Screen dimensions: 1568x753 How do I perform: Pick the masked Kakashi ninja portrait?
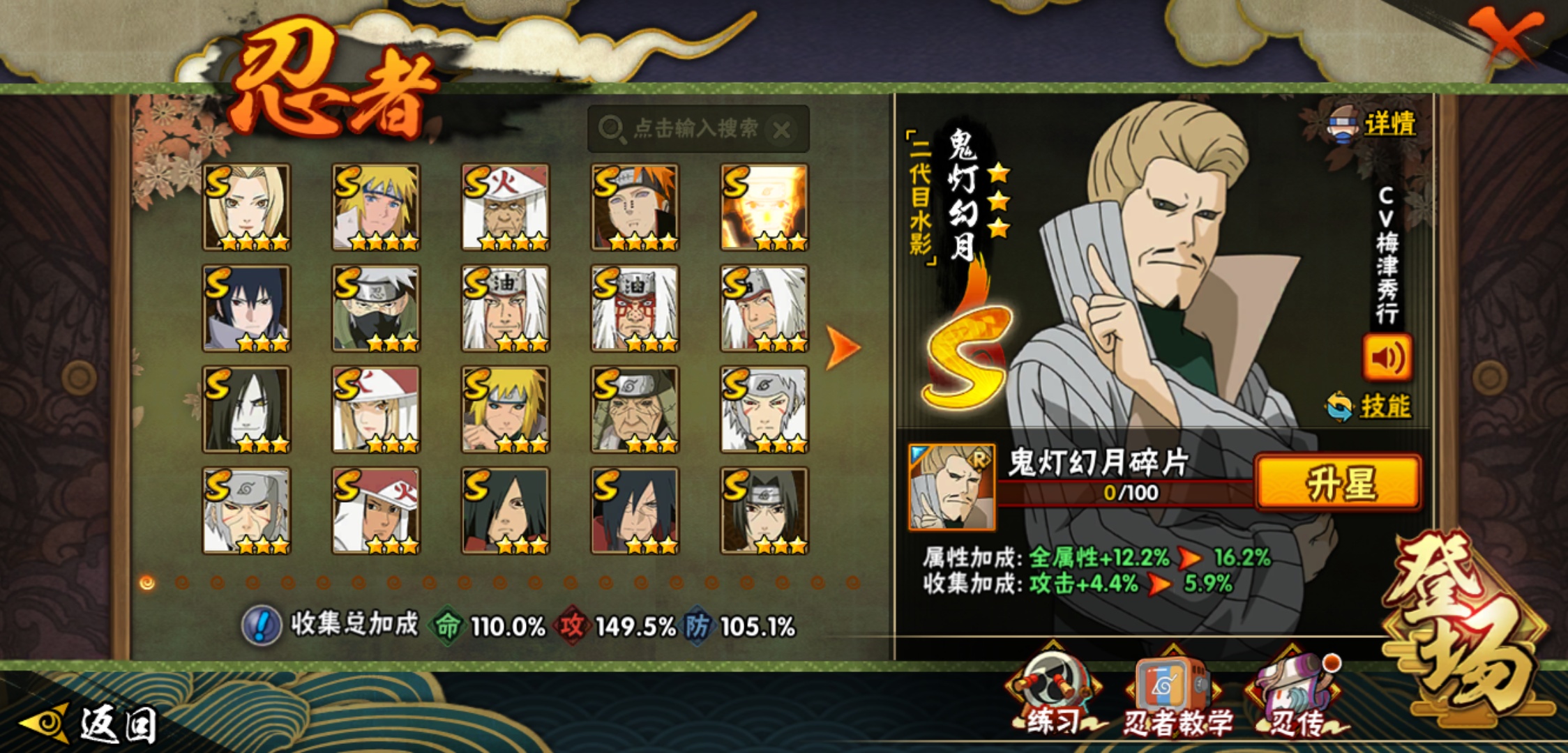pos(376,308)
